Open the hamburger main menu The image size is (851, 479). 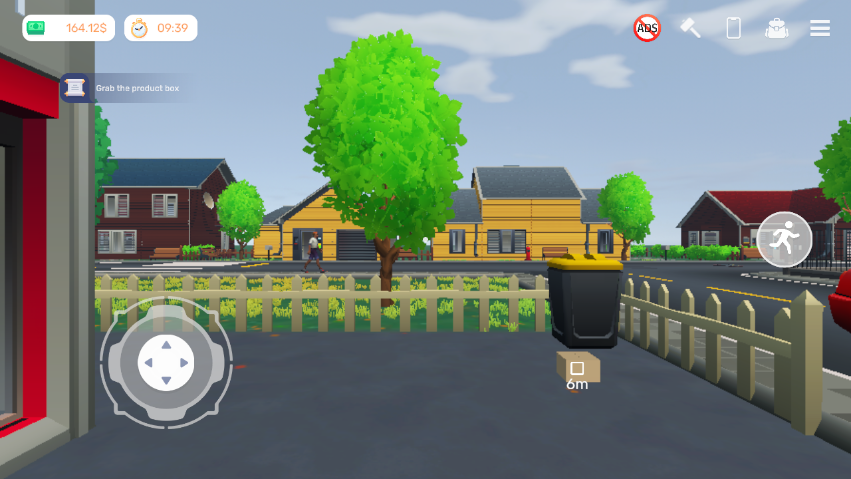[820, 28]
